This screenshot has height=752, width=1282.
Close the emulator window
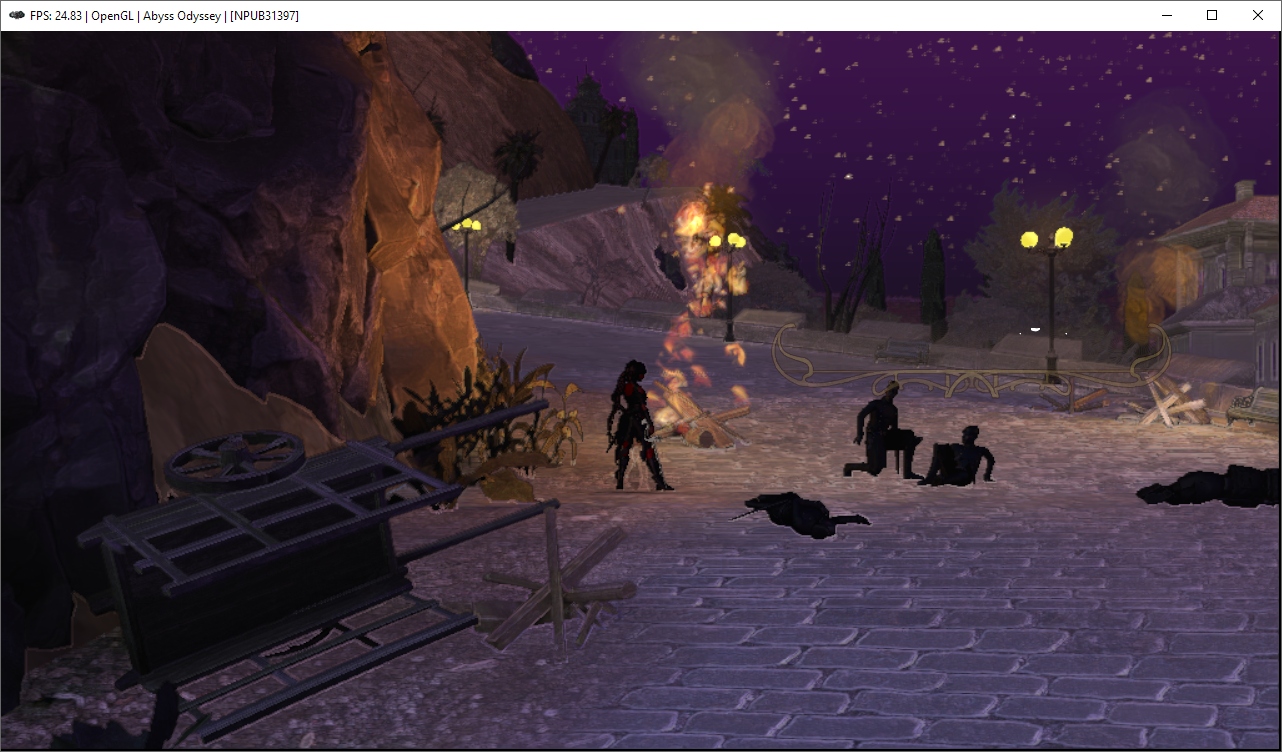(1258, 15)
